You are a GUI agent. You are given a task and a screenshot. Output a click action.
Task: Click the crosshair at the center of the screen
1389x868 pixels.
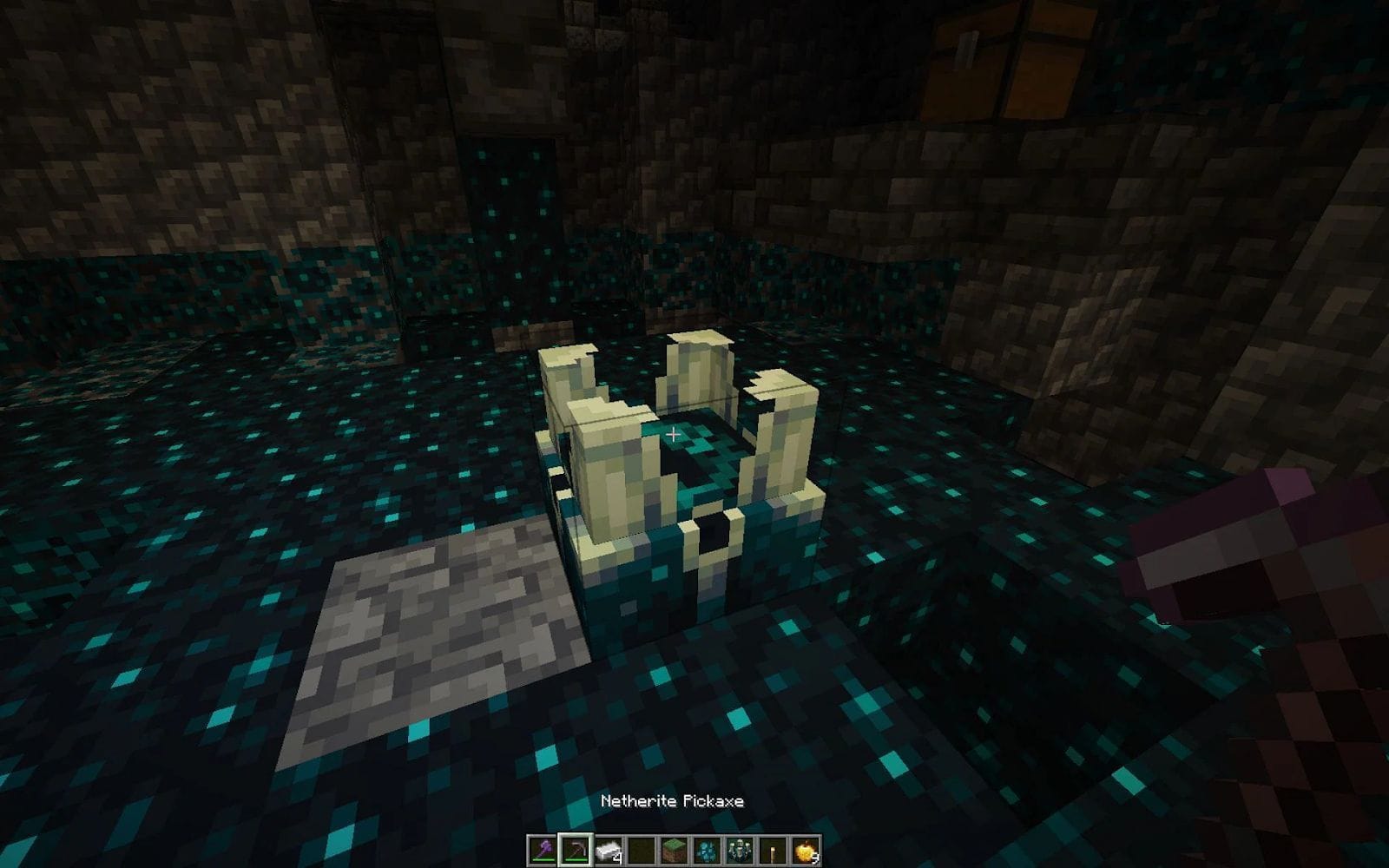click(x=674, y=434)
